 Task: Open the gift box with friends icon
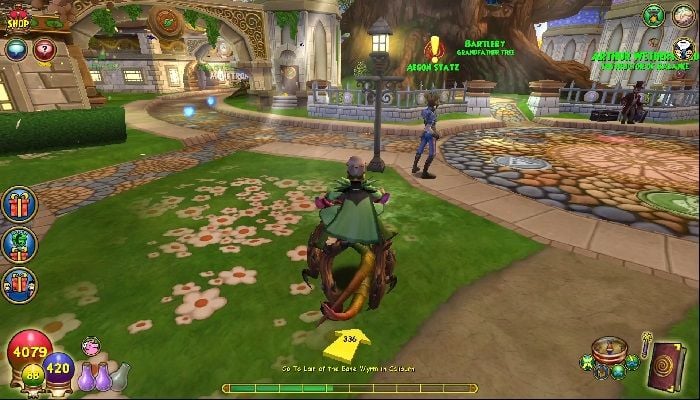point(19,284)
